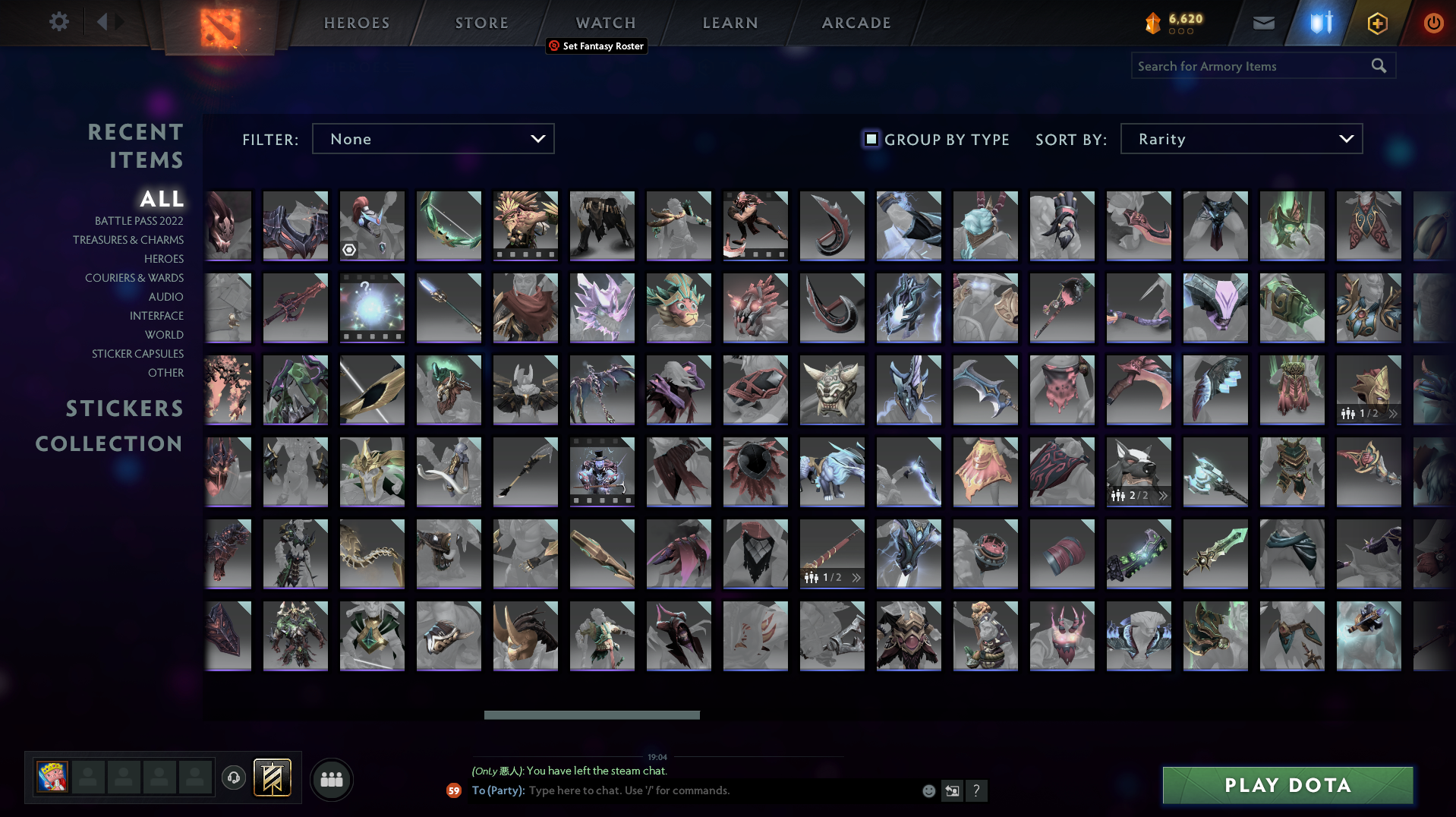Click the PLAY DOTA button
Image resolution: width=1456 pixels, height=817 pixels.
[1287, 785]
